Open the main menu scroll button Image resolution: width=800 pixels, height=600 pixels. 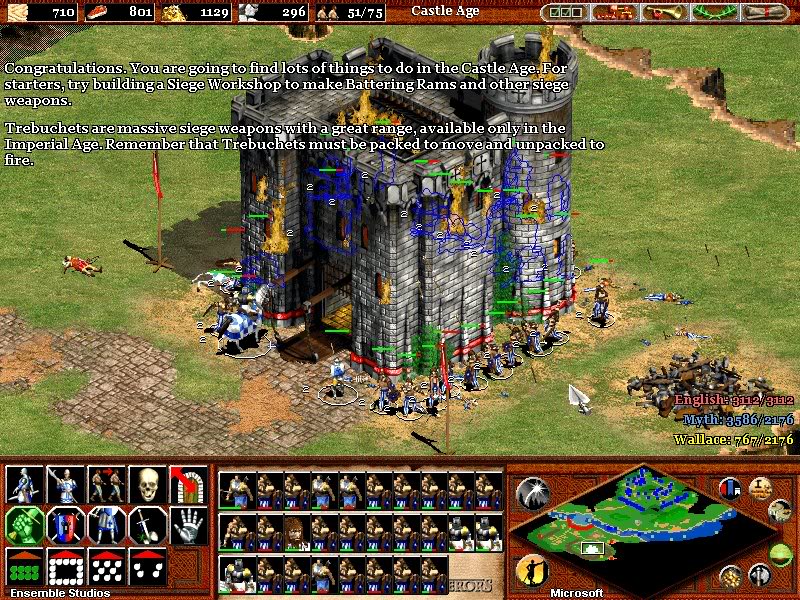(766, 13)
